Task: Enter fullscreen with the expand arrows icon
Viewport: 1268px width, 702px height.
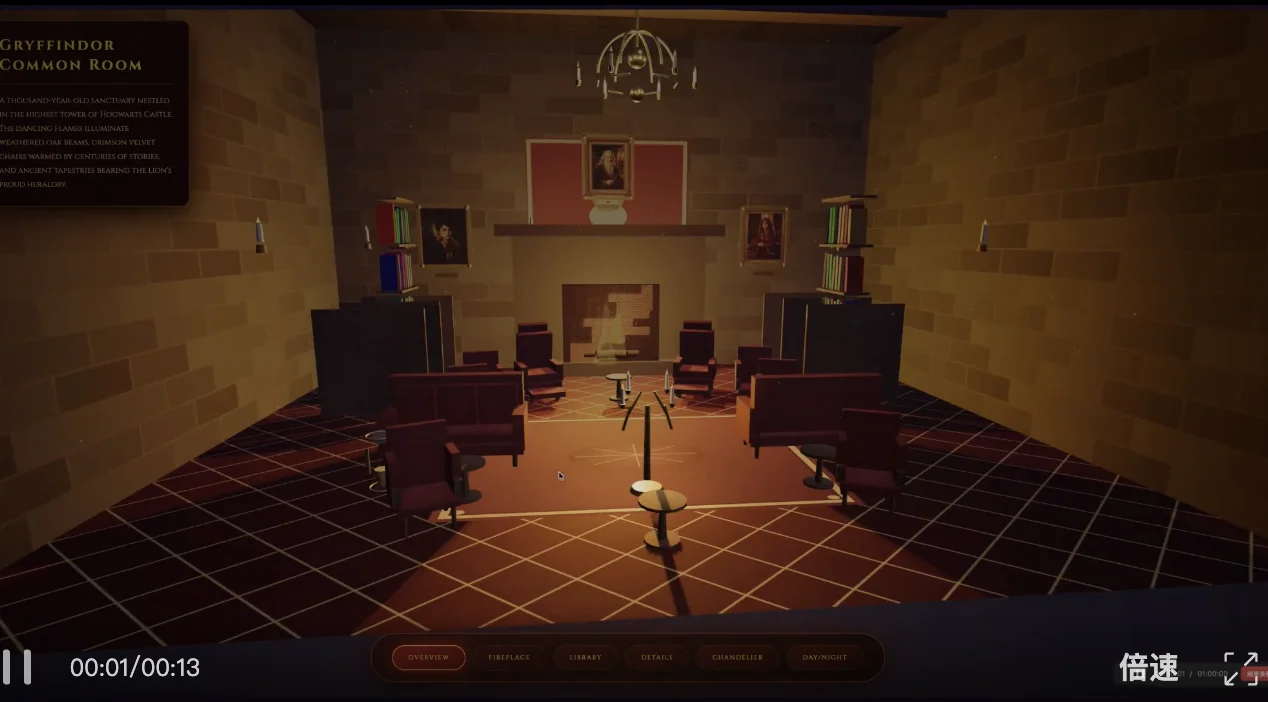Action: coord(1241,668)
